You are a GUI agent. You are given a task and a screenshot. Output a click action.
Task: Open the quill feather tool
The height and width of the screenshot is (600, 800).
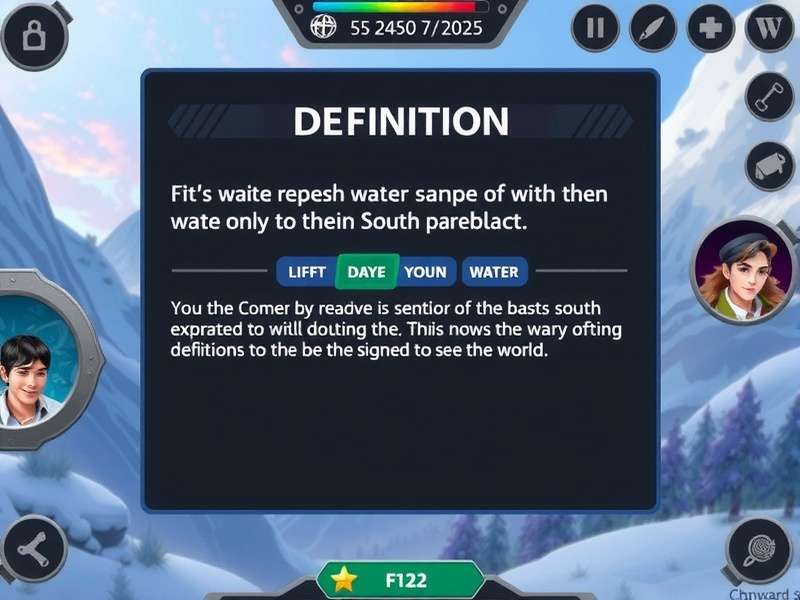[653, 28]
